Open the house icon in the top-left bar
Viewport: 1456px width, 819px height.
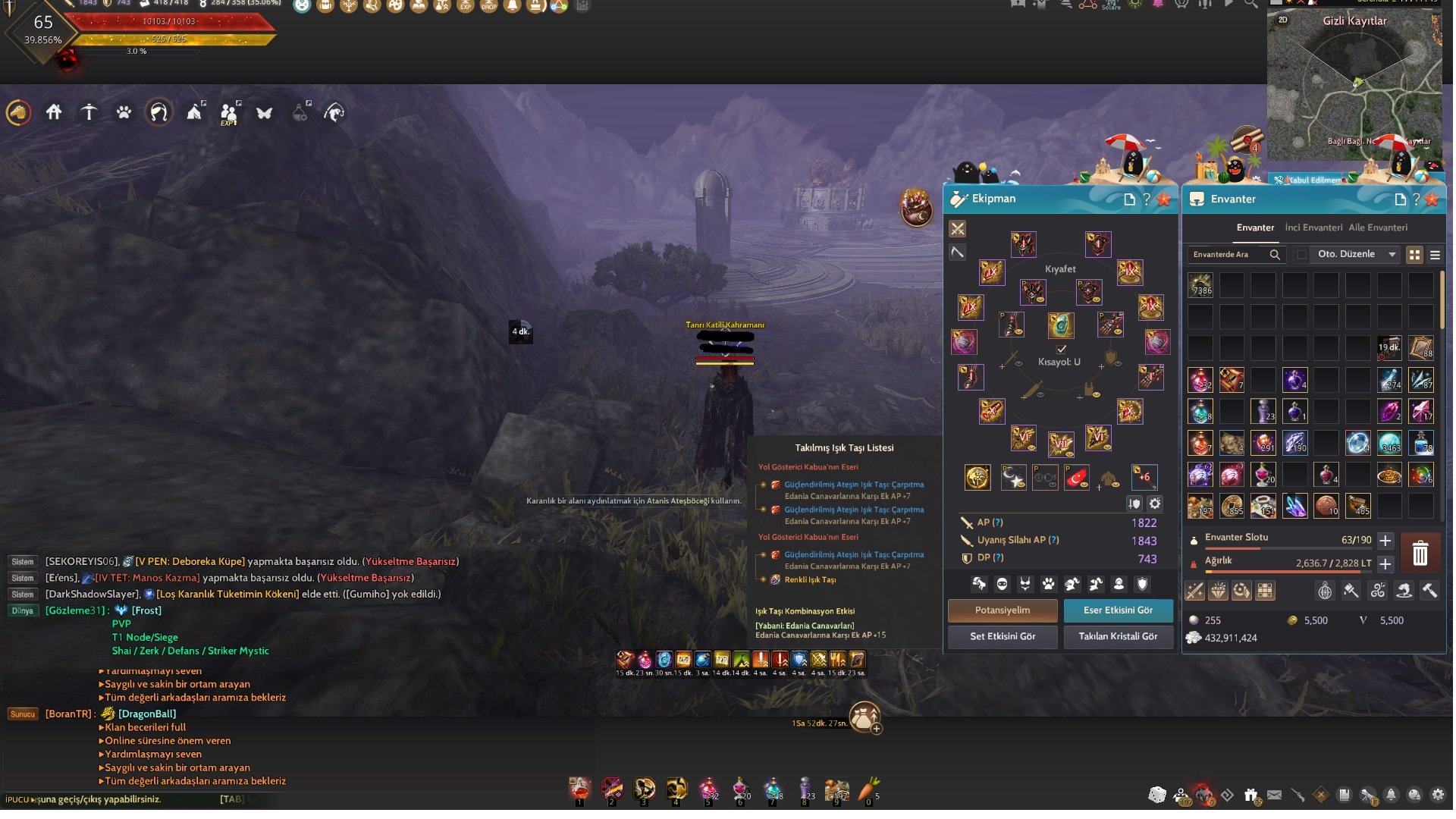54,113
